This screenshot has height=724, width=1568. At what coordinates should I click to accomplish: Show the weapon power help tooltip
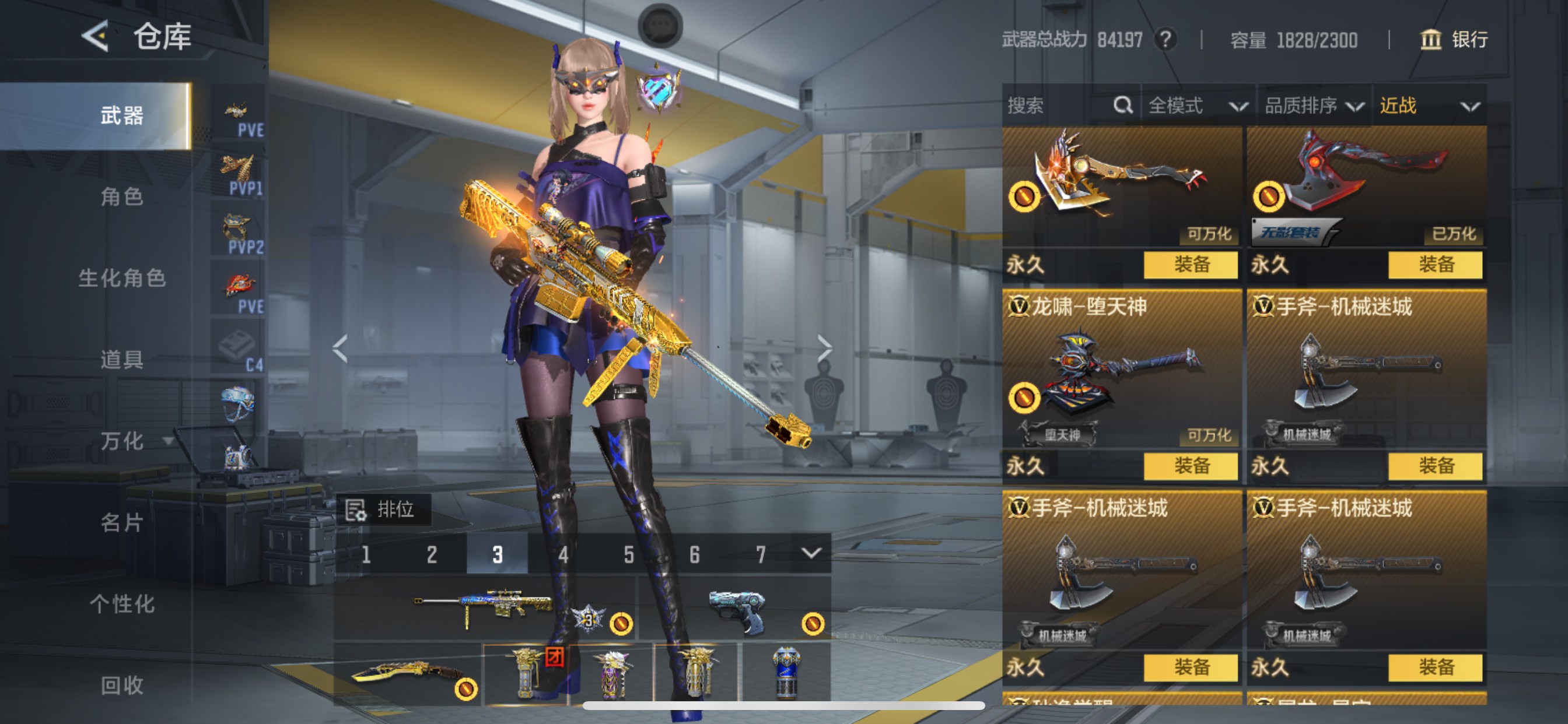[x=1165, y=40]
